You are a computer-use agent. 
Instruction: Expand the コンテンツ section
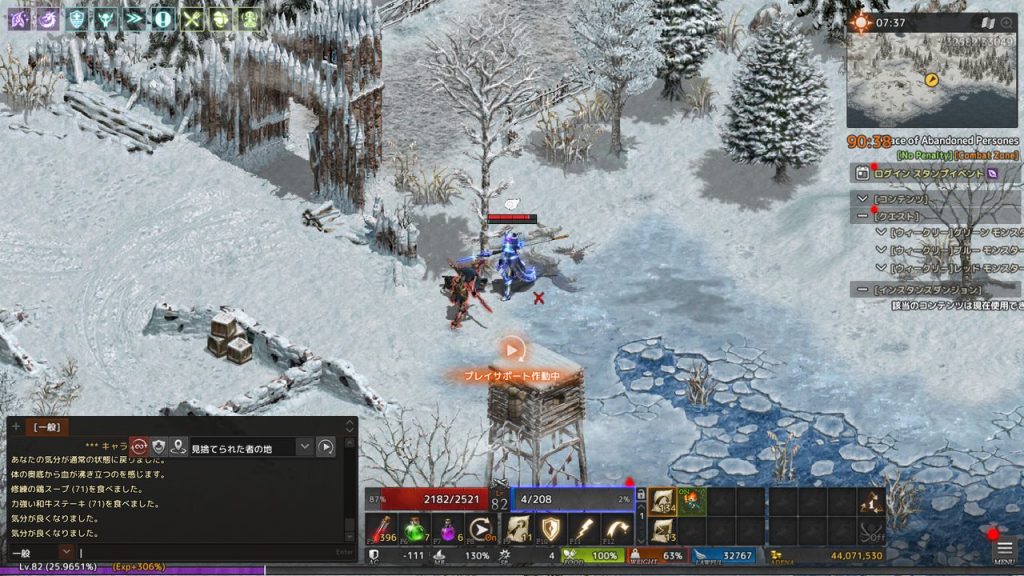863,199
